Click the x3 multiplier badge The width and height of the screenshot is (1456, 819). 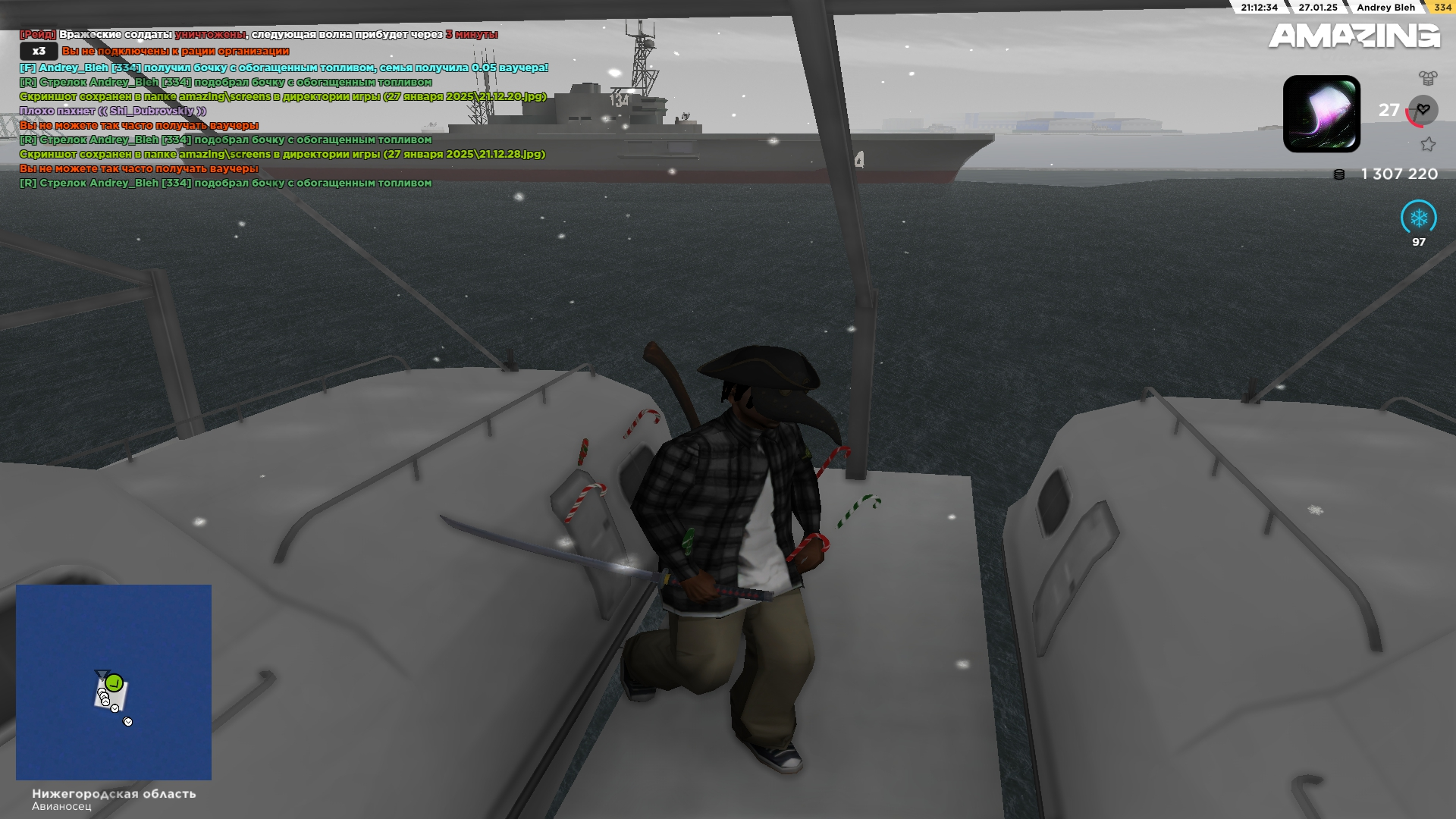click(39, 51)
